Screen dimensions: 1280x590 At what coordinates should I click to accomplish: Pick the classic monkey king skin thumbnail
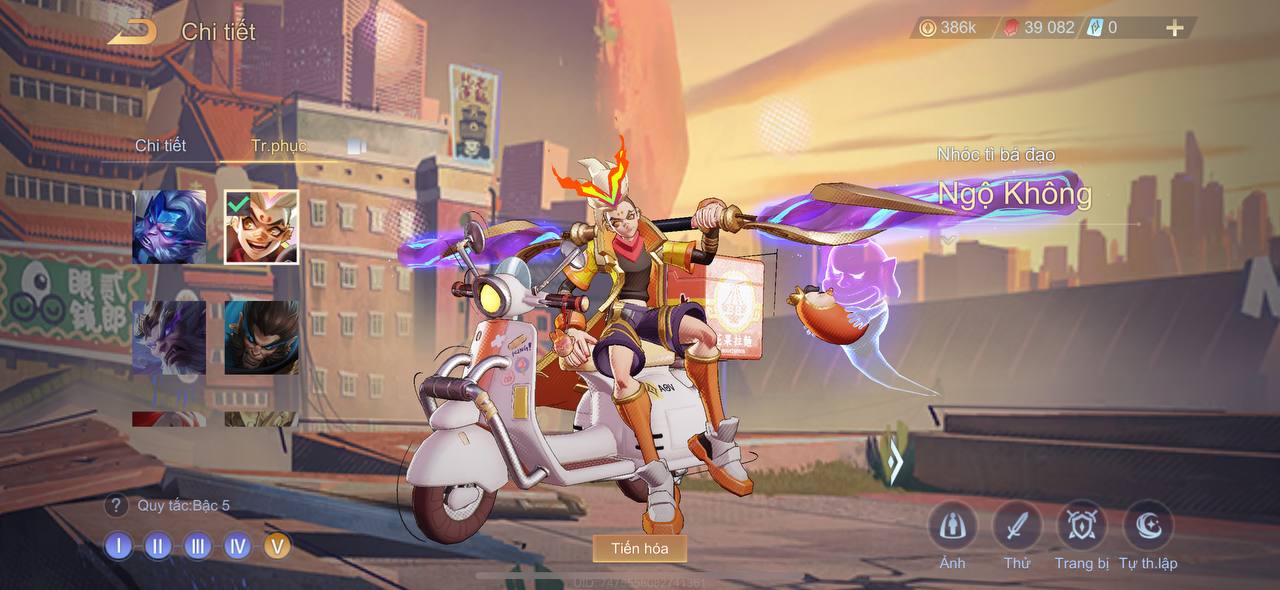click(261, 337)
